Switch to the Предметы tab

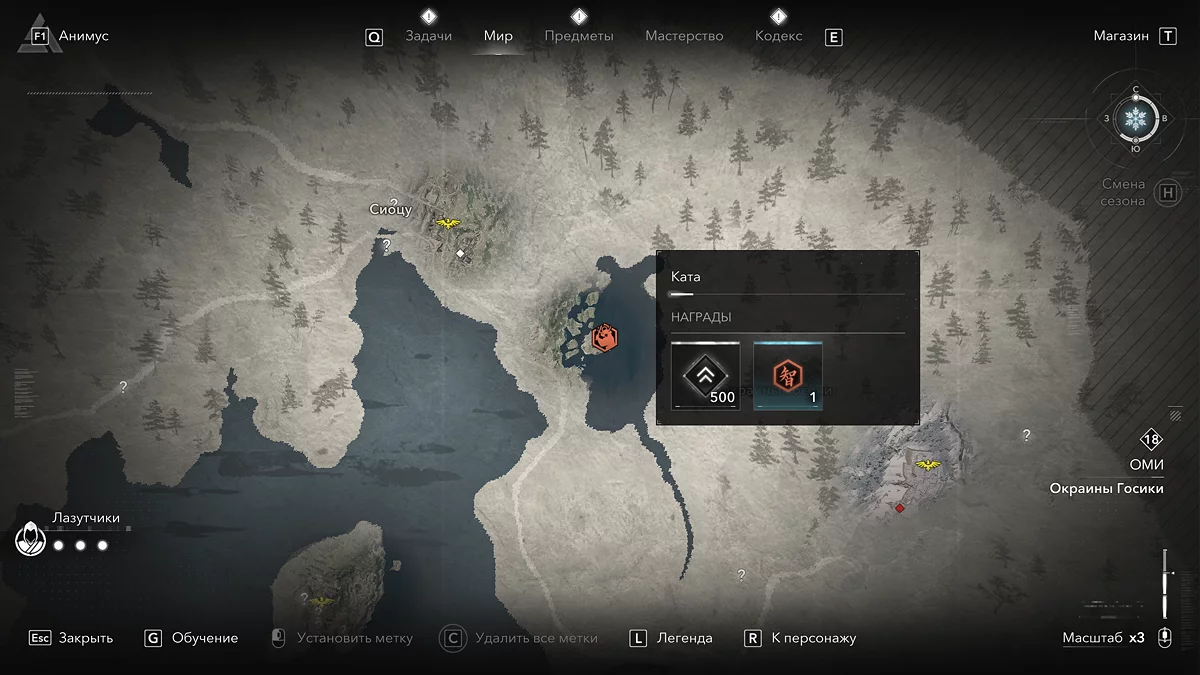coord(579,36)
